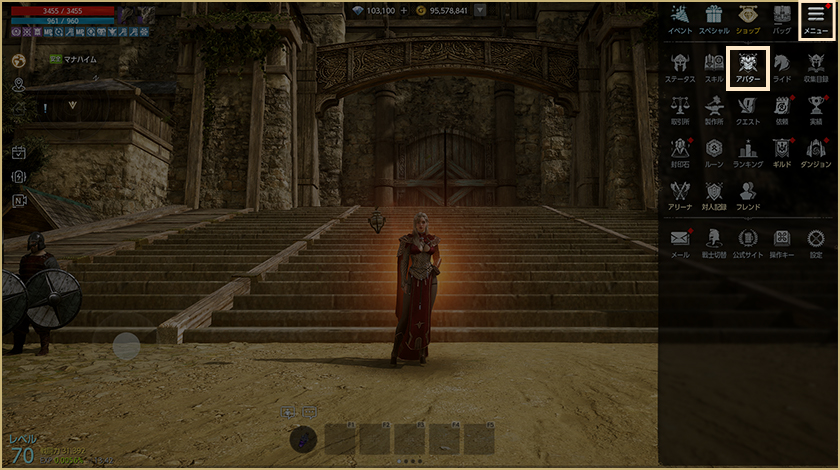840x470 pixels.
Task: Open the 製作所 (Crafting) anvil icon
Action: coord(714,108)
